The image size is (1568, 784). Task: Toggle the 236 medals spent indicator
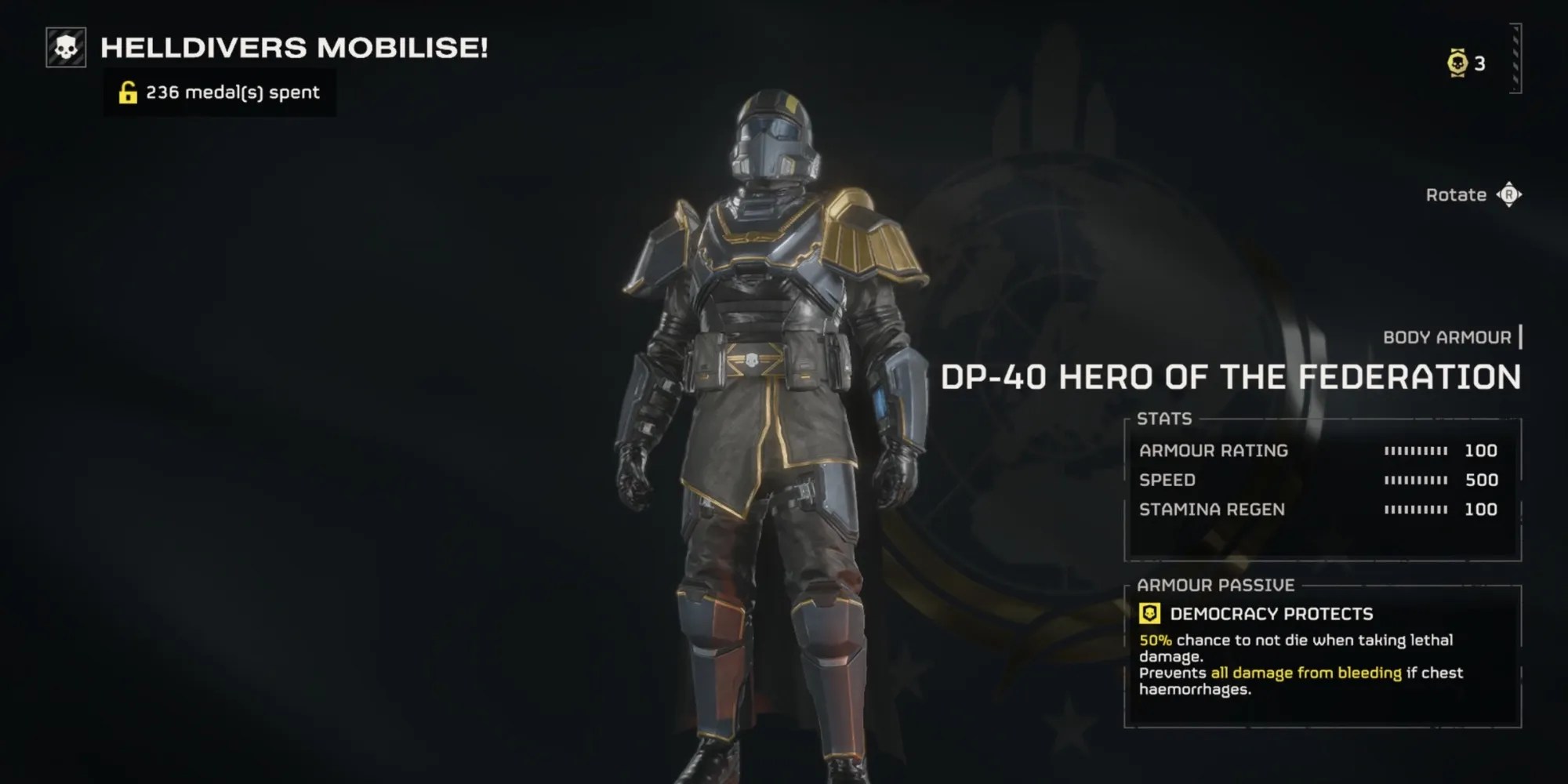220,93
